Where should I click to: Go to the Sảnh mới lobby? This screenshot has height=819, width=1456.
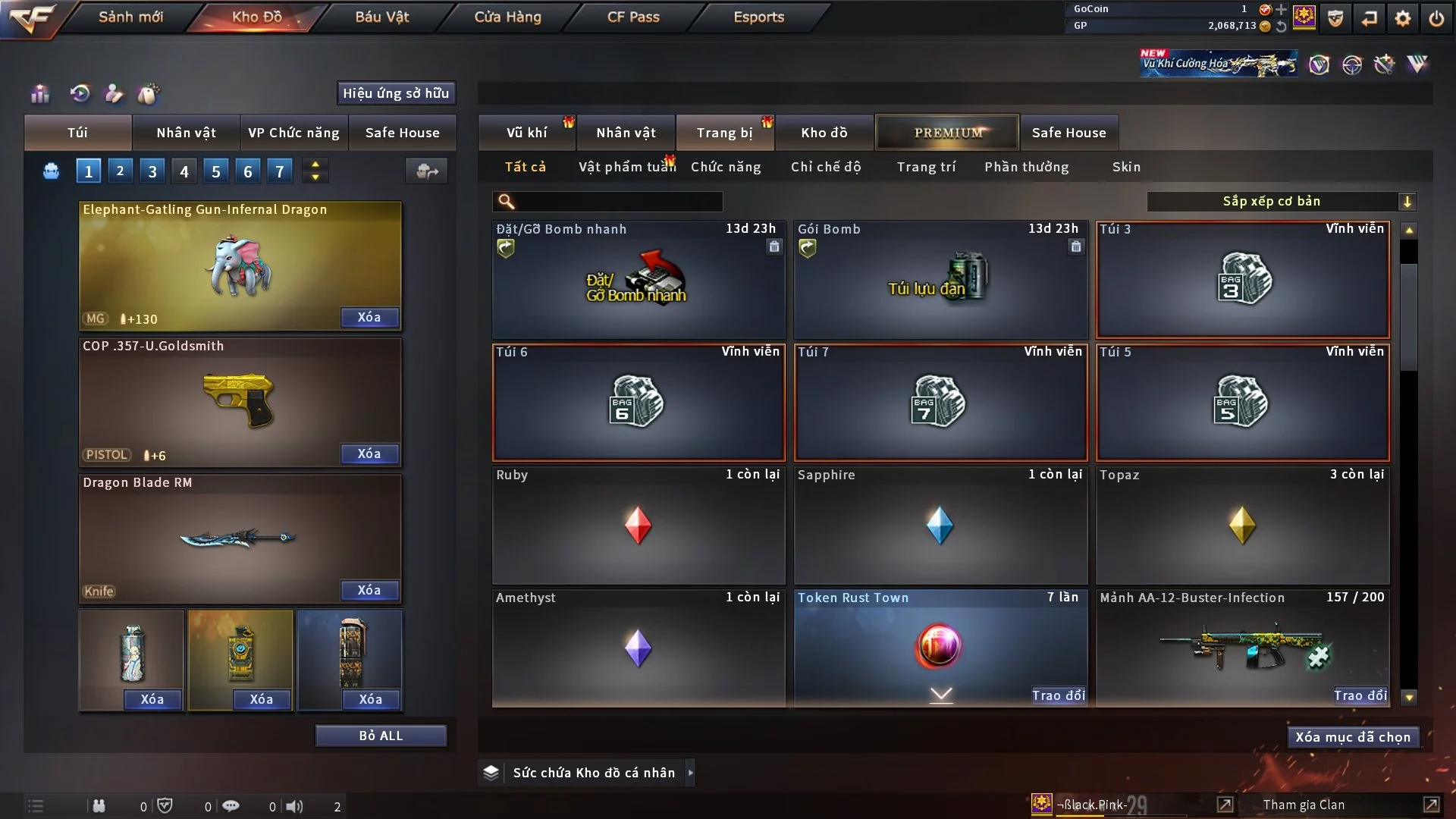point(130,17)
